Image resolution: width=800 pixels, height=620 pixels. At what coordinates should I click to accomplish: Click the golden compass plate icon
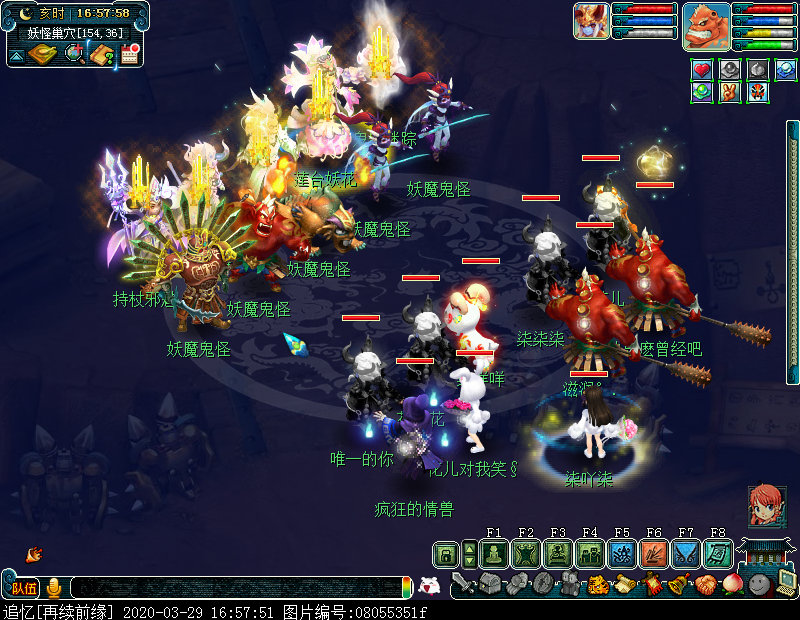coord(42,53)
